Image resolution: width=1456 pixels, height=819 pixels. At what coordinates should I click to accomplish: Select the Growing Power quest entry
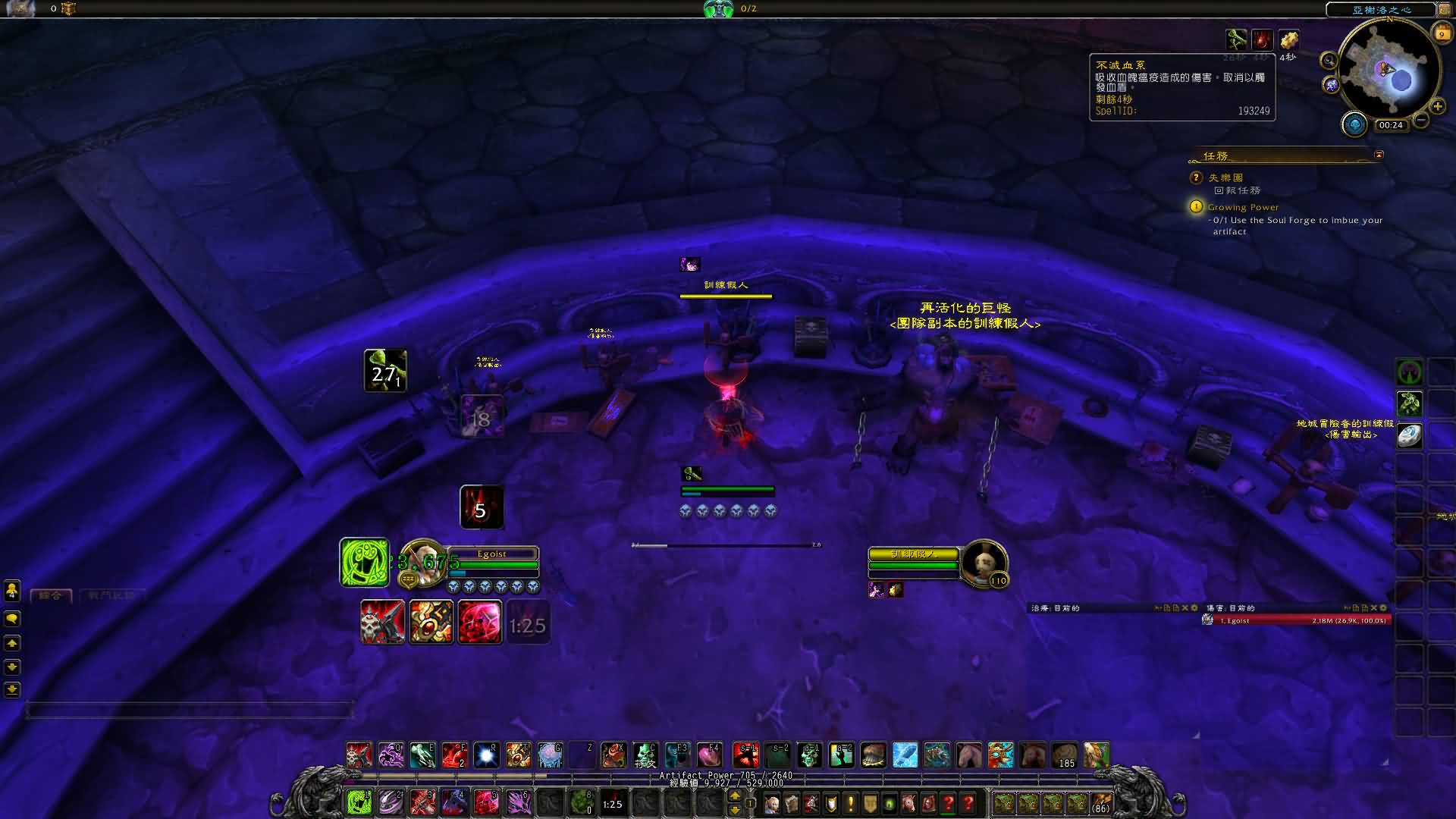(x=1243, y=207)
